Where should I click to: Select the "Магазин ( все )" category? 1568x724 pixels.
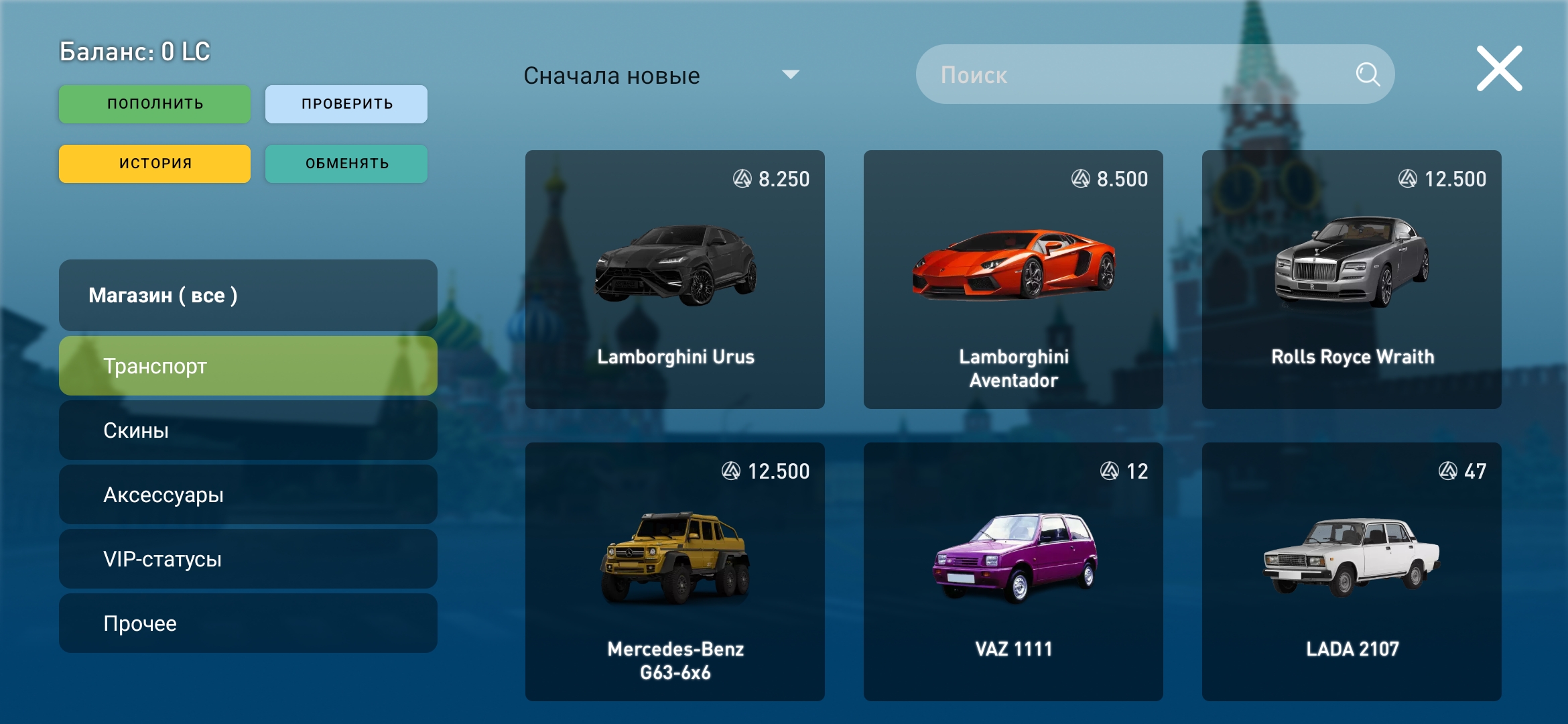point(248,295)
